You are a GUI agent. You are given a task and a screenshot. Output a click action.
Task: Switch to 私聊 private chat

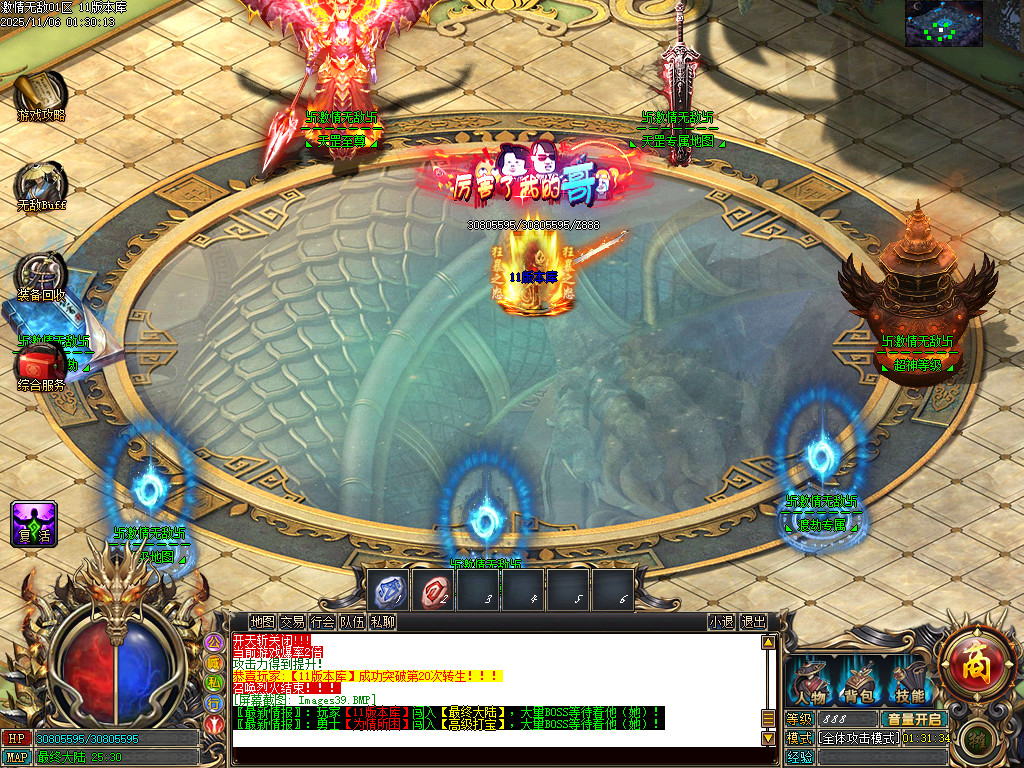click(383, 622)
